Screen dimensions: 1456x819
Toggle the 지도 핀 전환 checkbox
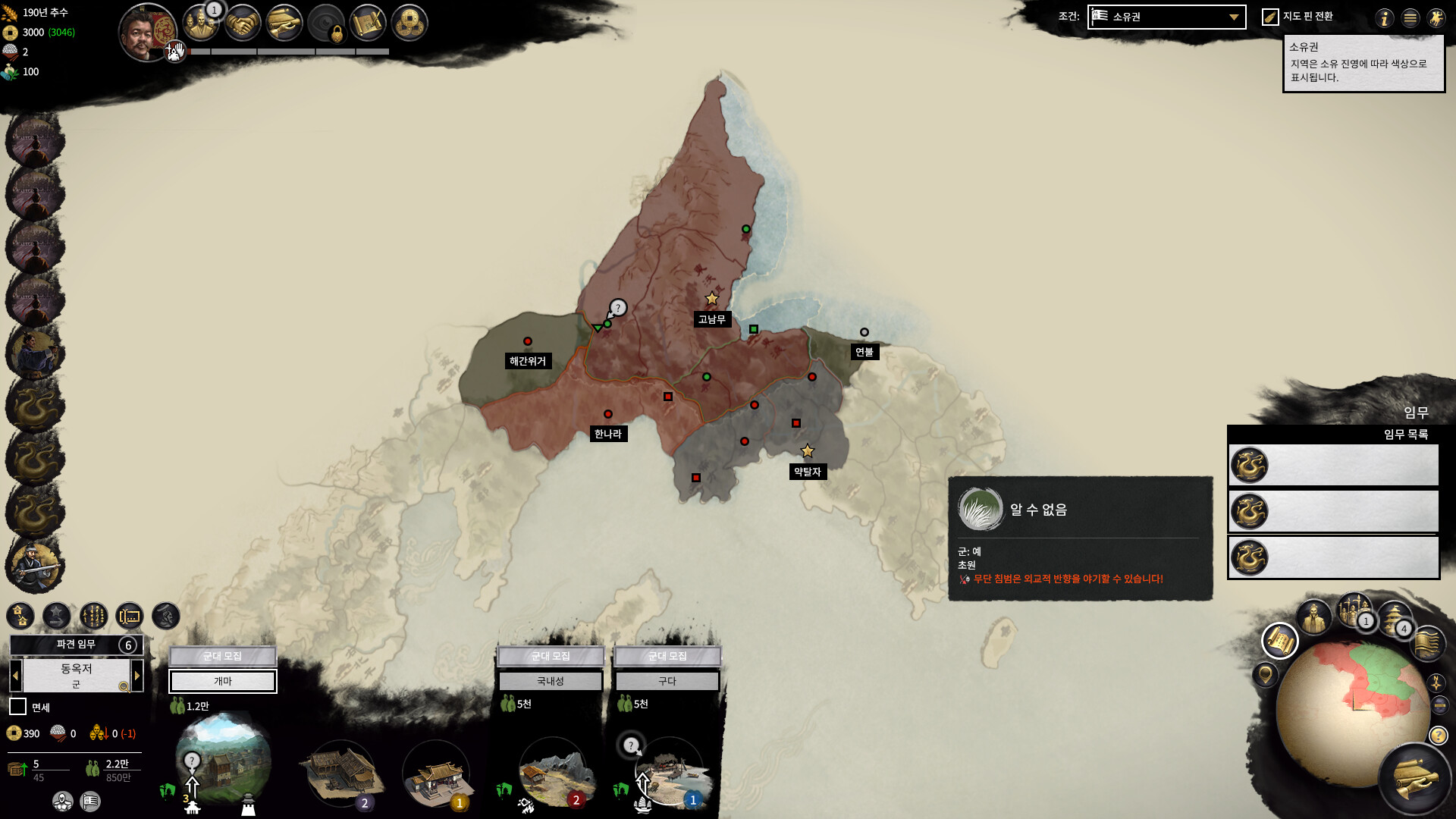pyautogui.click(x=1270, y=17)
